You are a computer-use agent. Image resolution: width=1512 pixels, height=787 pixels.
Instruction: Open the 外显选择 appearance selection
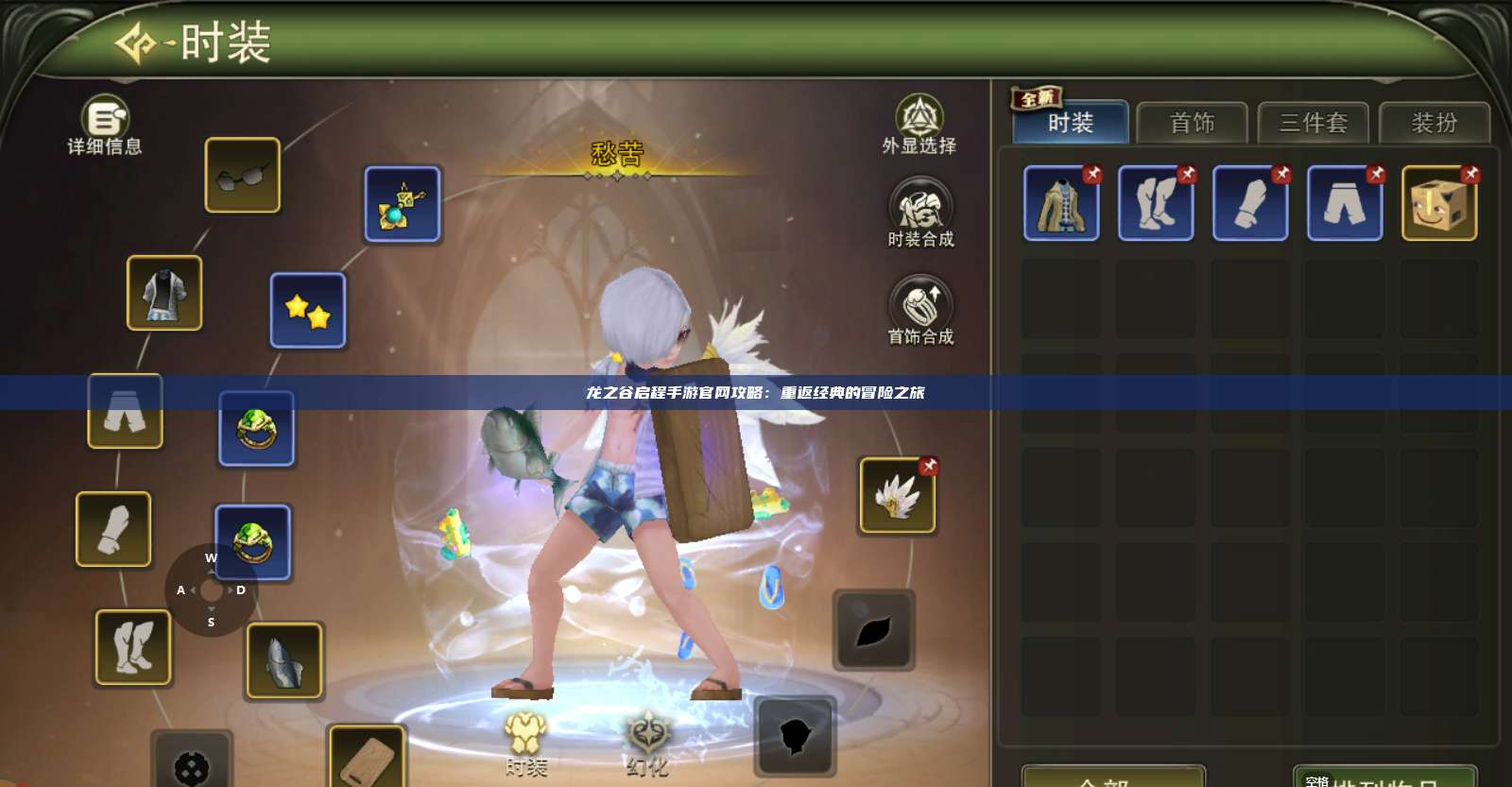pyautogui.click(x=919, y=124)
